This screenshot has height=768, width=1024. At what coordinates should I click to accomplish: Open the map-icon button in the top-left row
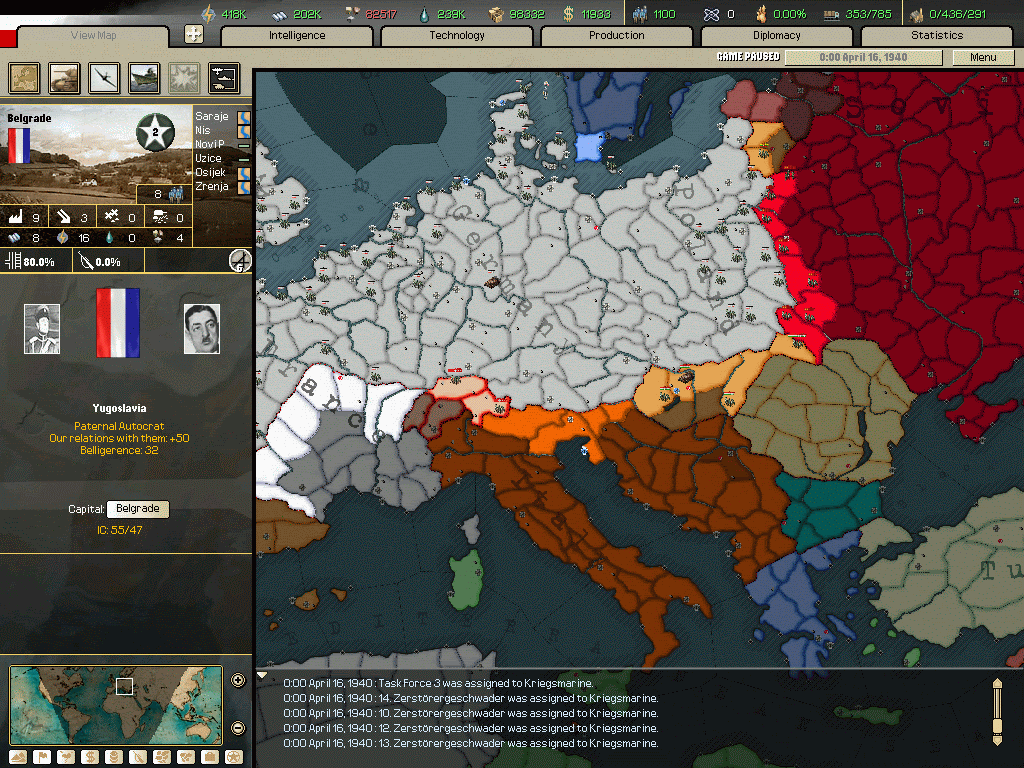pyautogui.click(x=24, y=77)
